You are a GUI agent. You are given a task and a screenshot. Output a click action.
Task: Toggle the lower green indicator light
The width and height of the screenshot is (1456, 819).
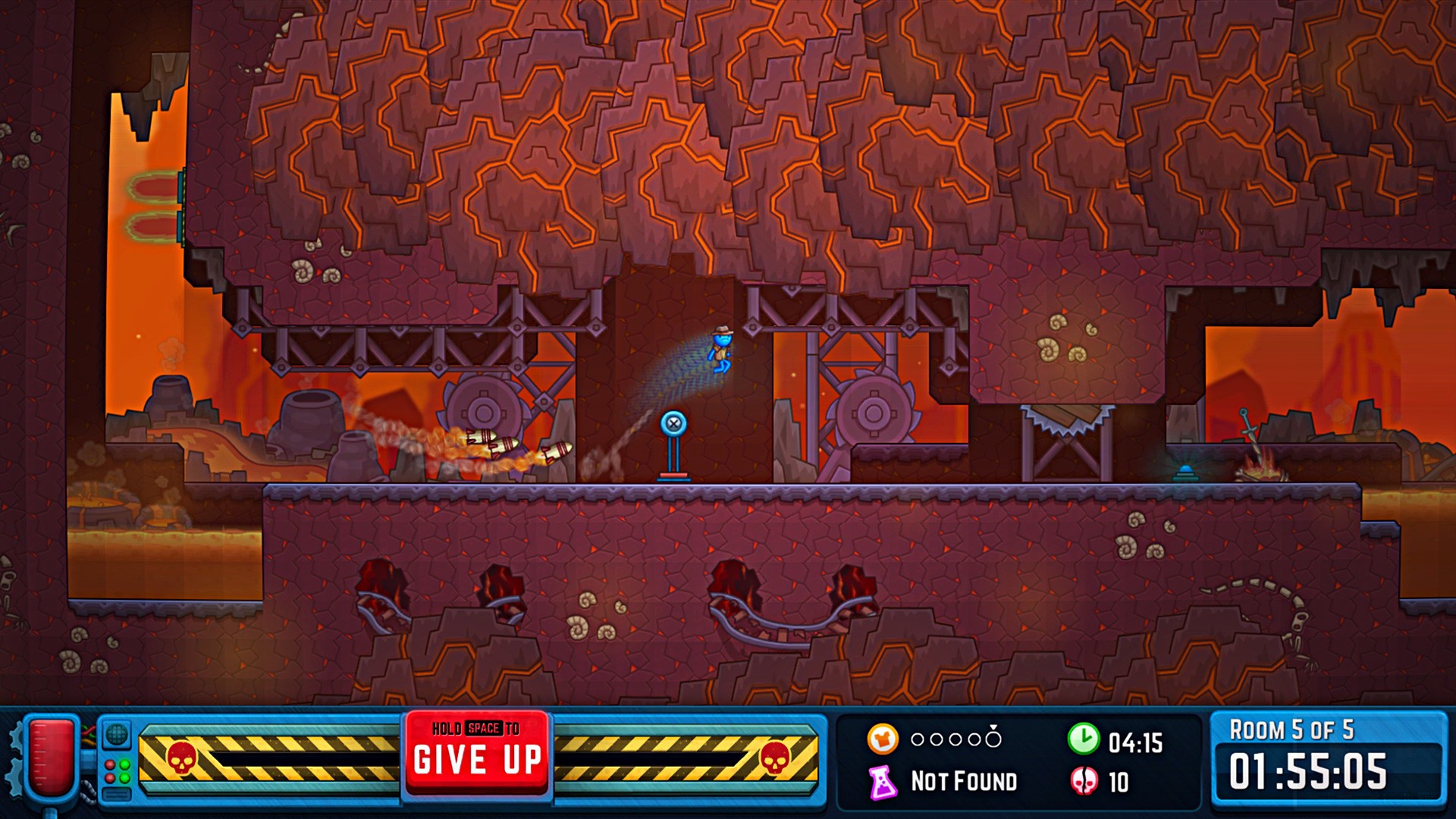tap(125, 780)
